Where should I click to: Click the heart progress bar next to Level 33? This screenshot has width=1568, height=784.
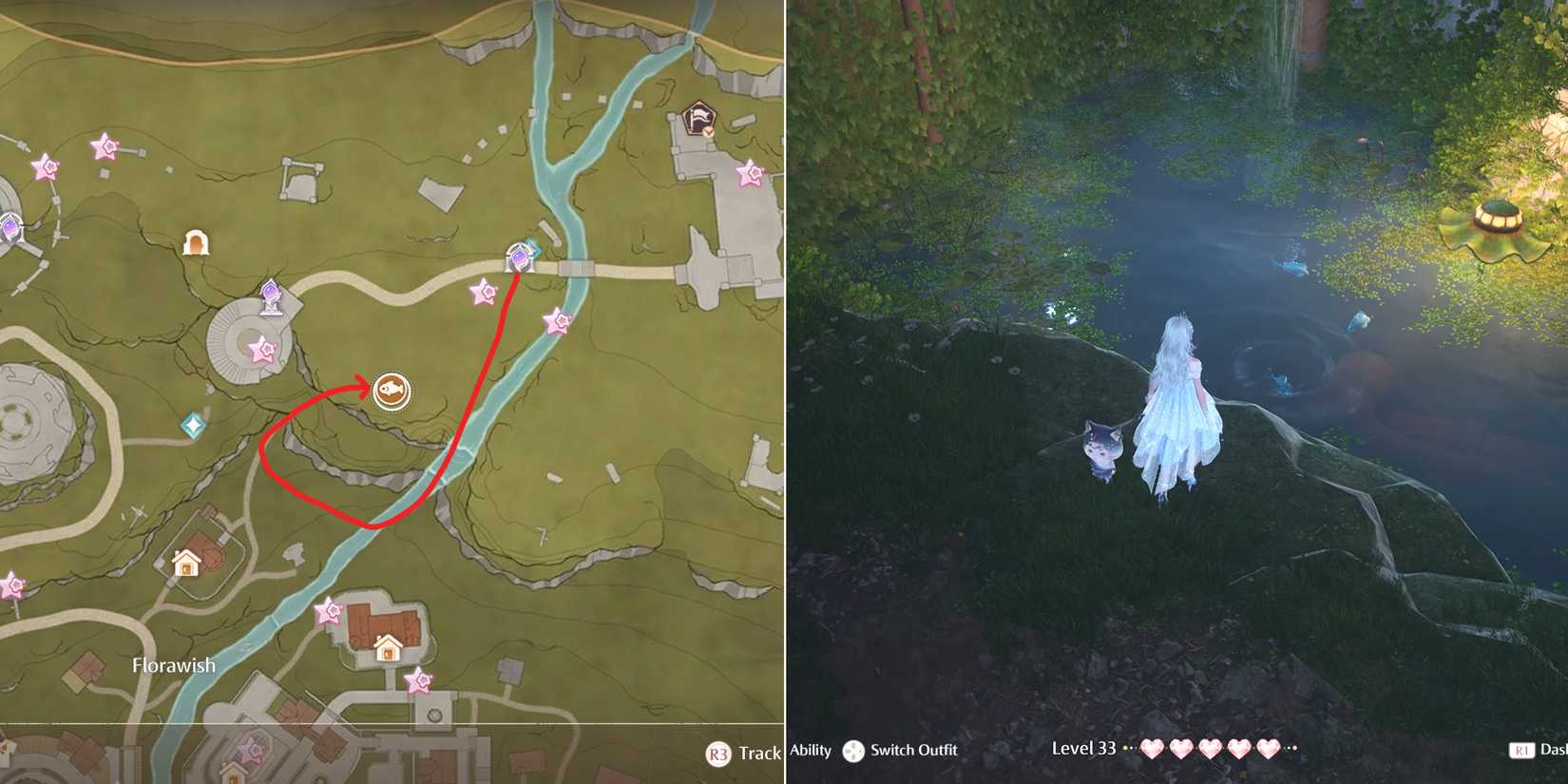(1207, 751)
